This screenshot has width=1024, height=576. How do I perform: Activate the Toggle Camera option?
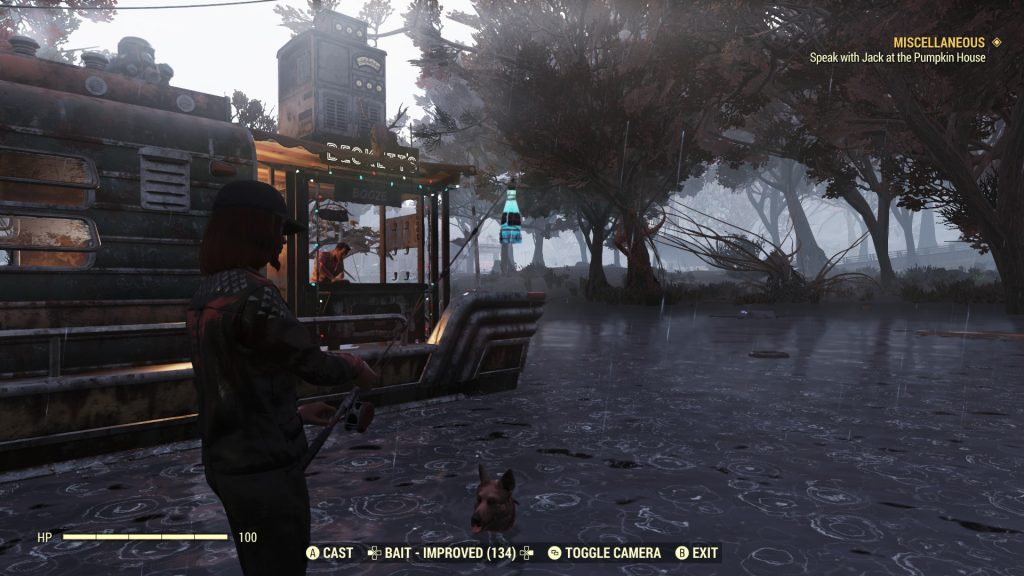(x=604, y=553)
